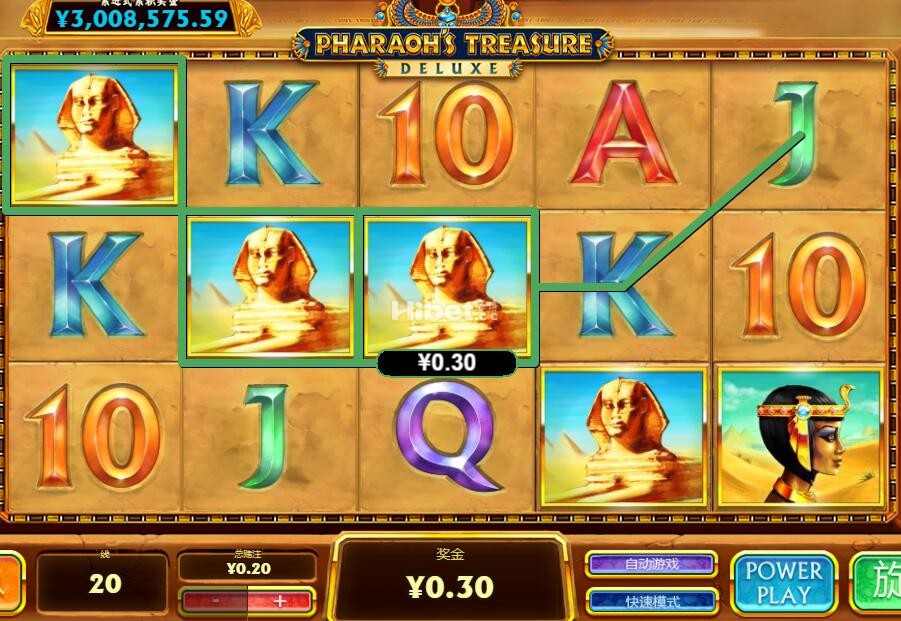Toggle fast mode (快速模式)
This screenshot has width=901, height=621.
651,601
